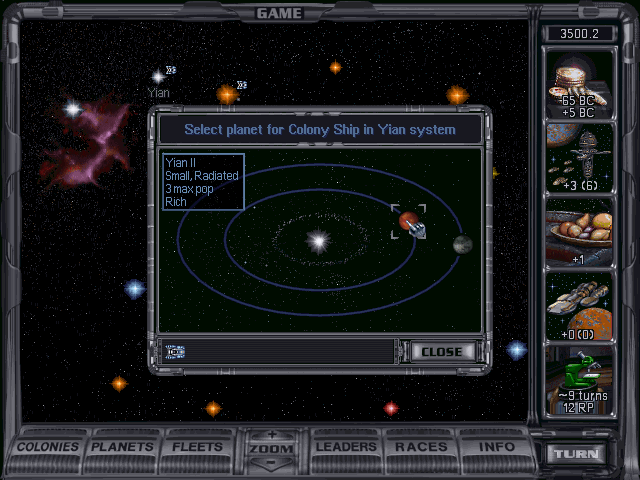Open the fleet command points panel
The image size is (640, 480).
pyautogui.click(x=580, y=159)
